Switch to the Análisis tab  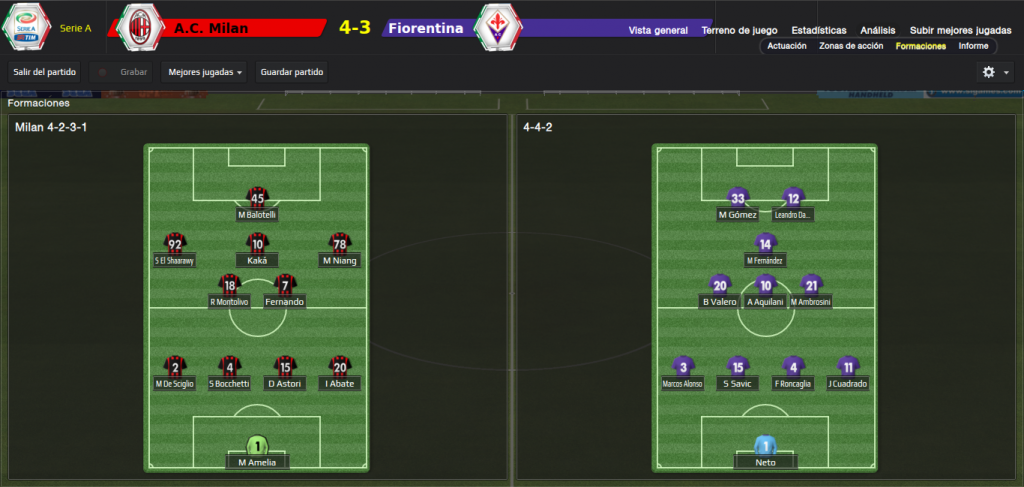[877, 30]
